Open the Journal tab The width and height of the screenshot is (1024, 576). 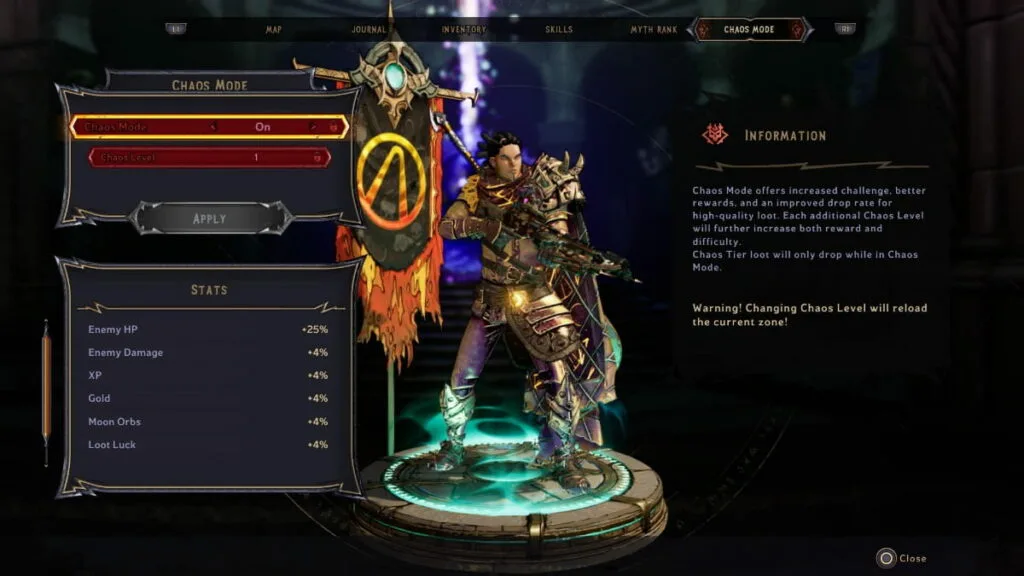[369, 29]
